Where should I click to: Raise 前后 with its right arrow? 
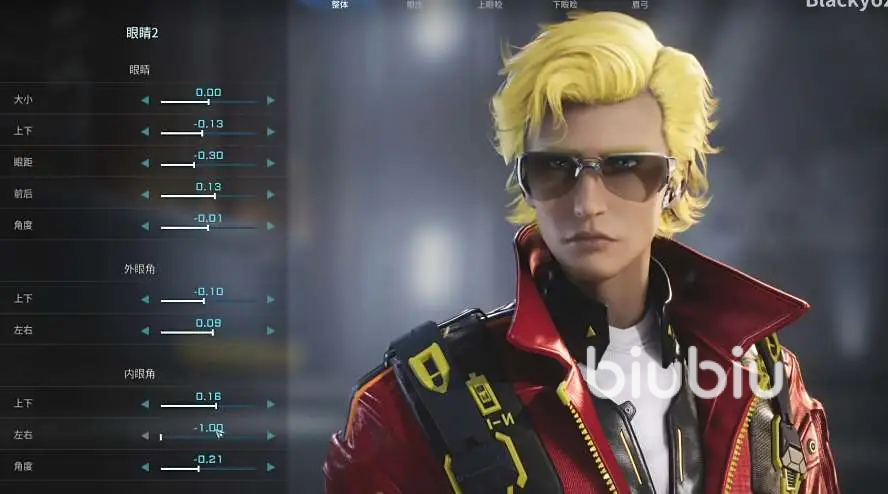(x=270, y=194)
